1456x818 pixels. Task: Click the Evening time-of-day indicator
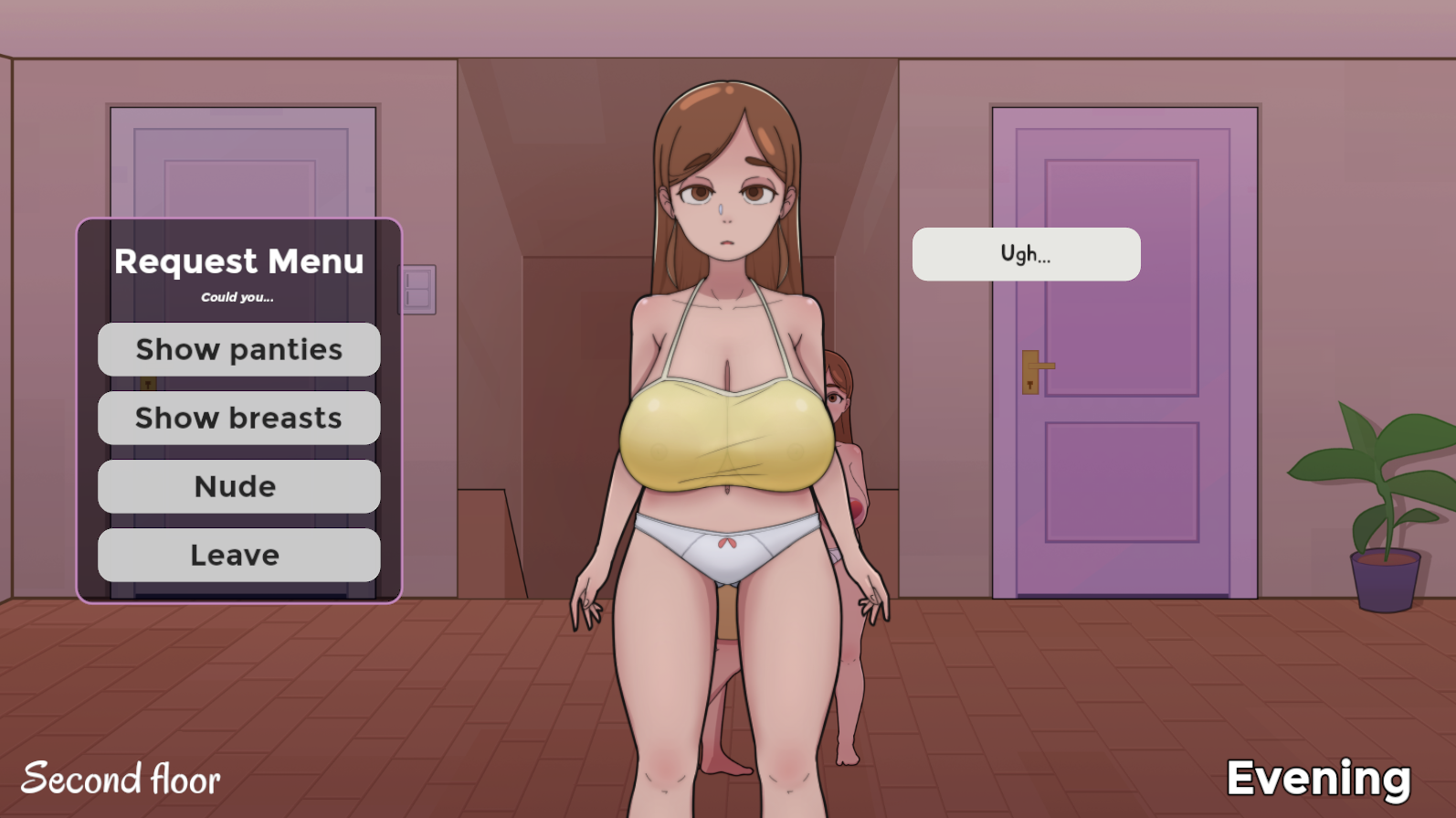1319,778
